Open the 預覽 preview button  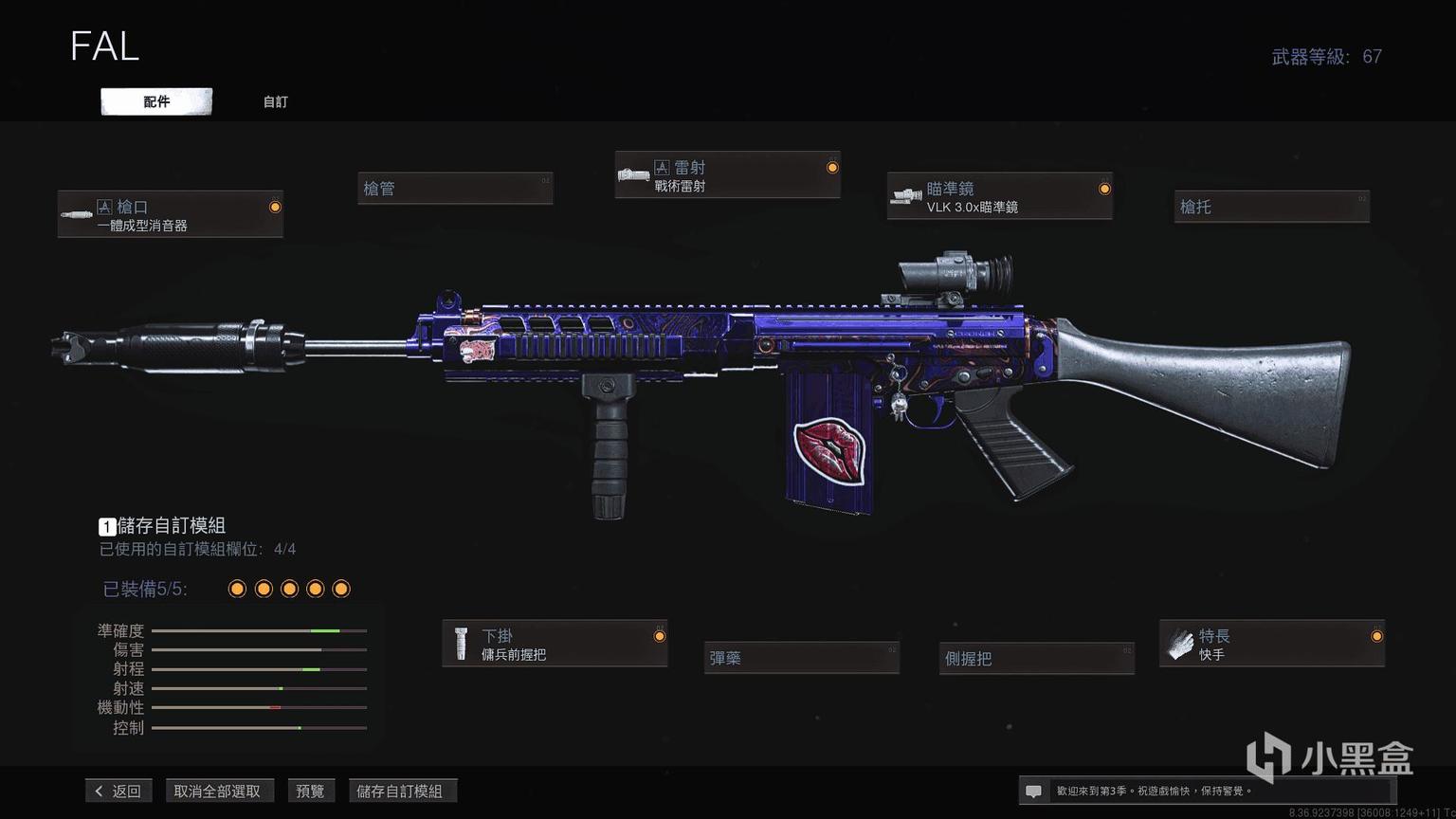(310, 791)
